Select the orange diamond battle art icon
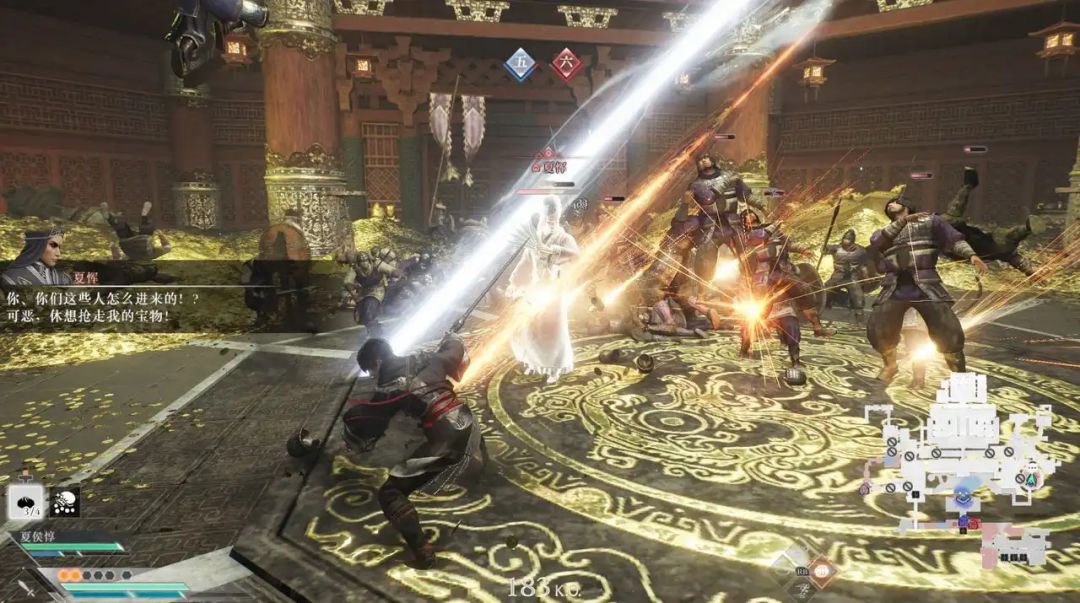This screenshot has height=603, width=1080. [821, 571]
